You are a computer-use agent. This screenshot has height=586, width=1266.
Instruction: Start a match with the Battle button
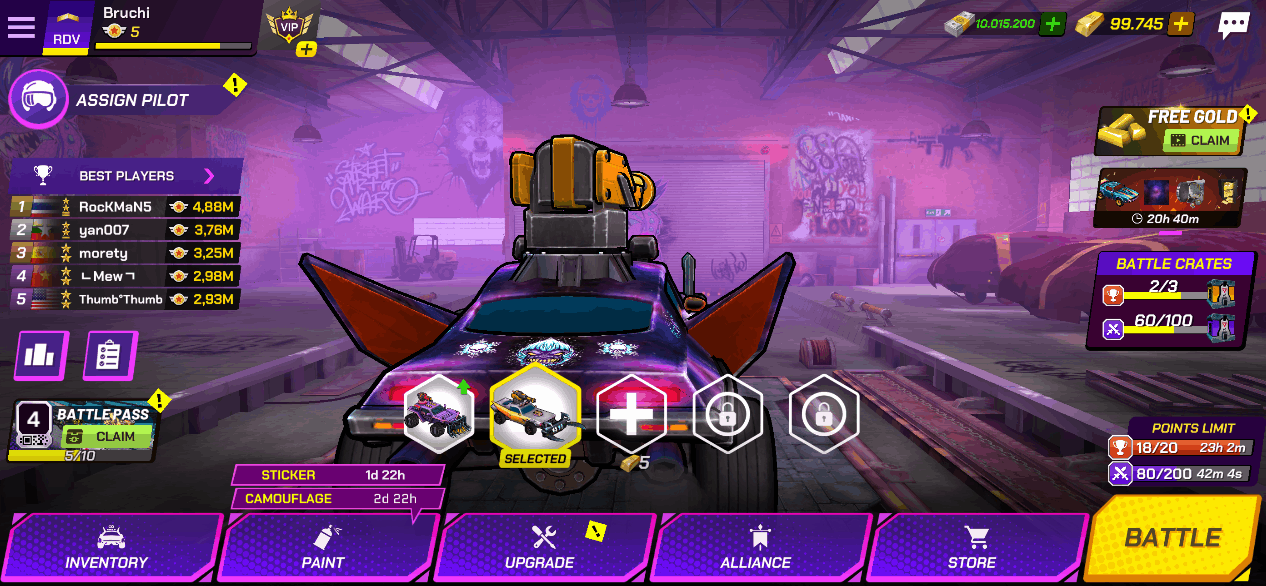pos(1172,538)
